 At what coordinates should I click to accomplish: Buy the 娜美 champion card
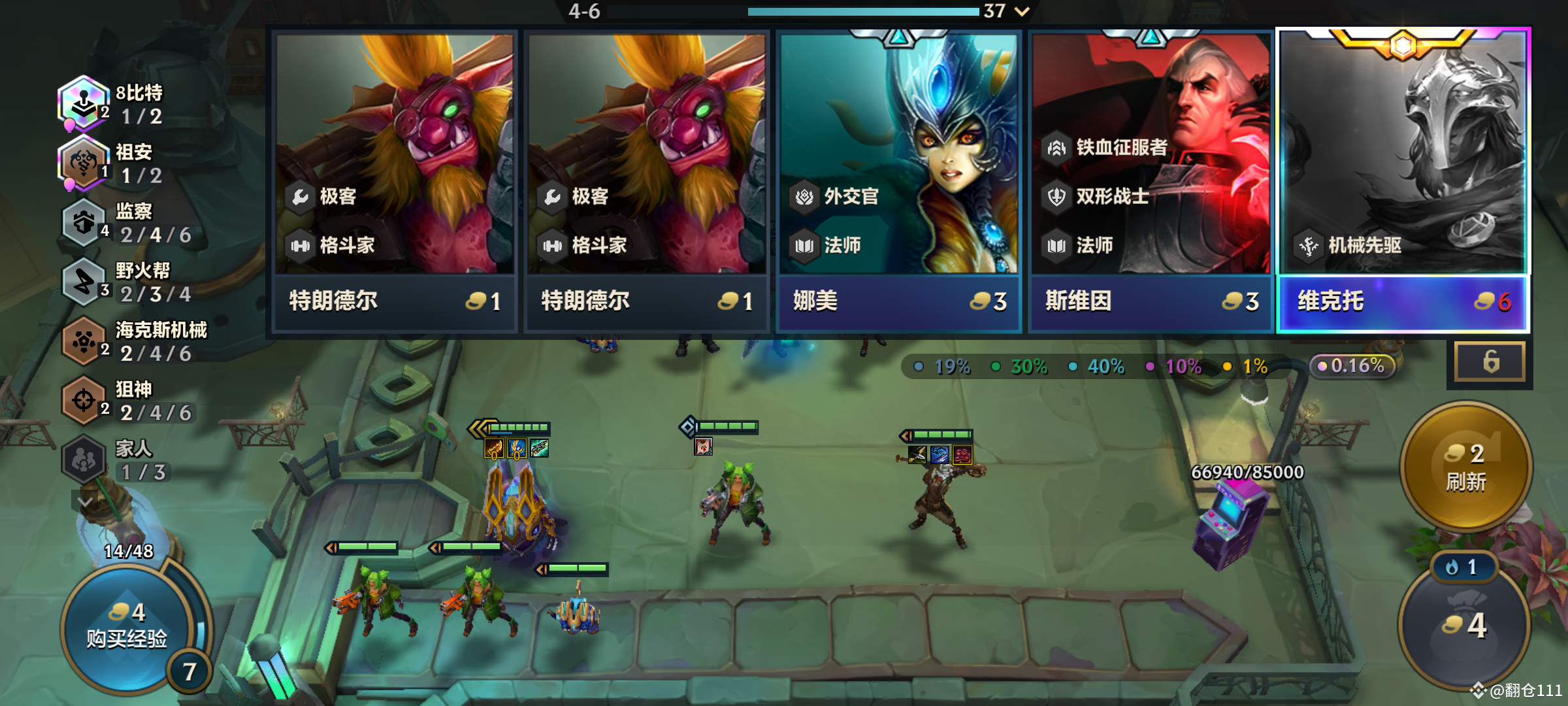coord(898,182)
